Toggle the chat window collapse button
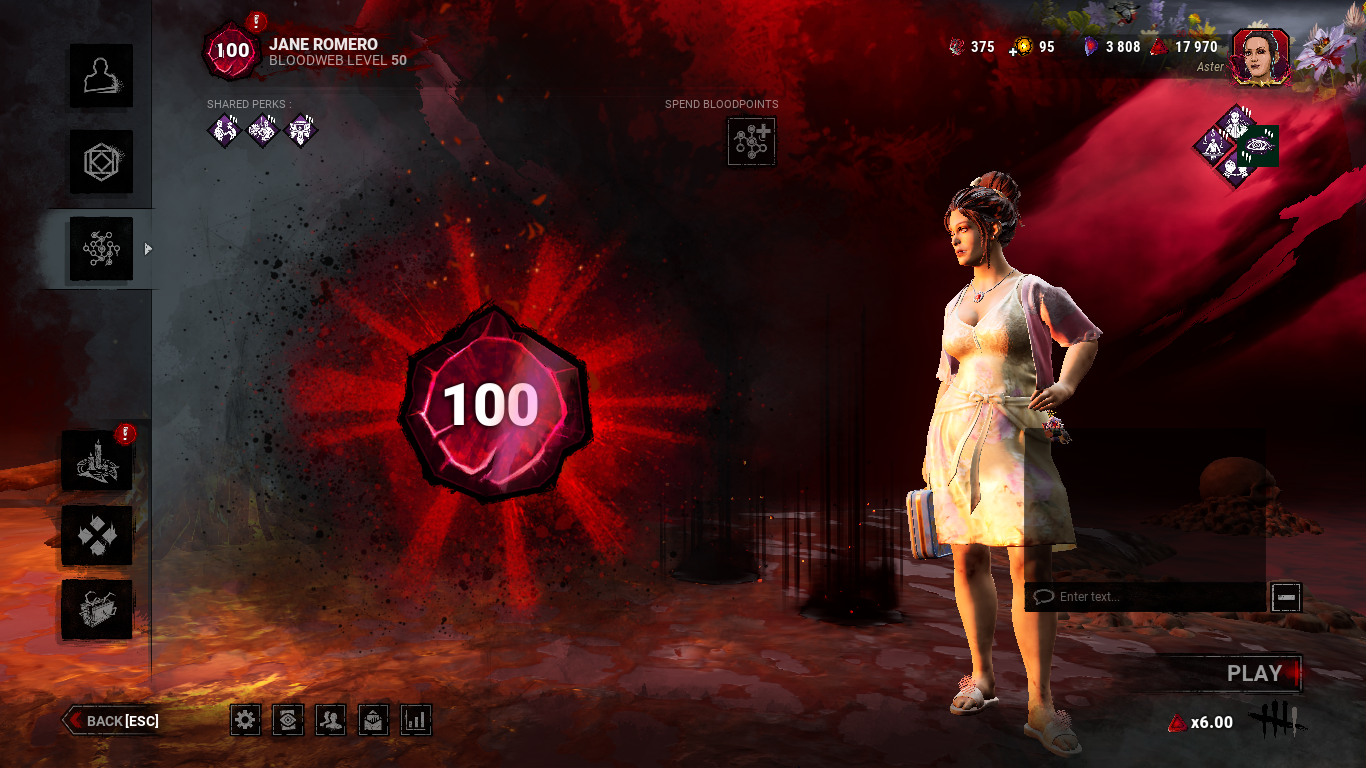1366x768 pixels. 1286,597
